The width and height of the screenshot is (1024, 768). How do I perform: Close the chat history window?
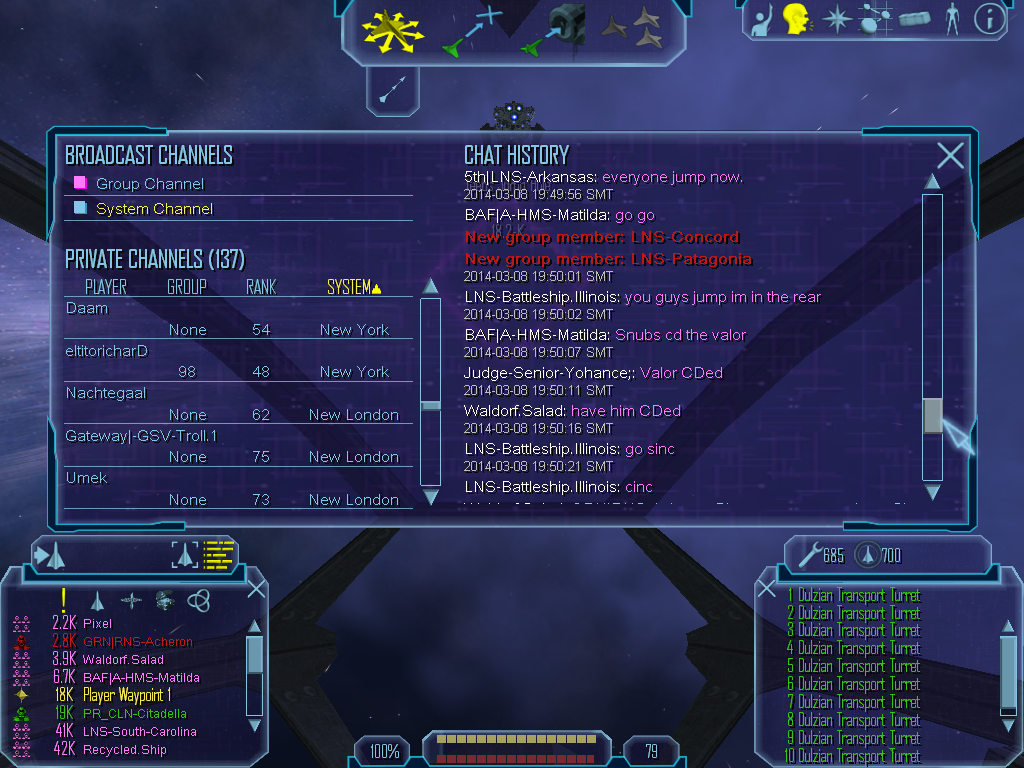(x=949, y=156)
